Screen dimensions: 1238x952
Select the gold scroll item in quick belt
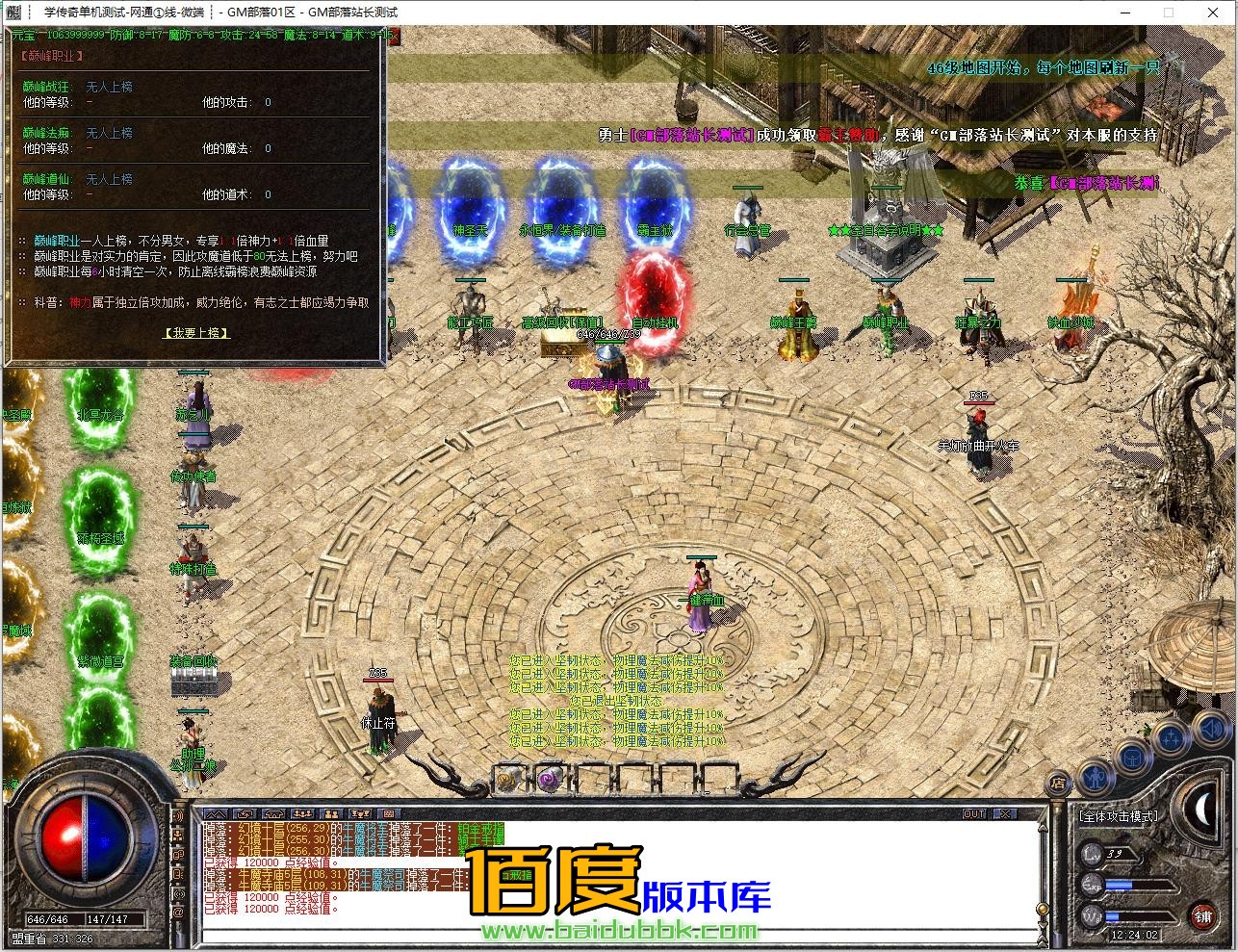tap(509, 778)
